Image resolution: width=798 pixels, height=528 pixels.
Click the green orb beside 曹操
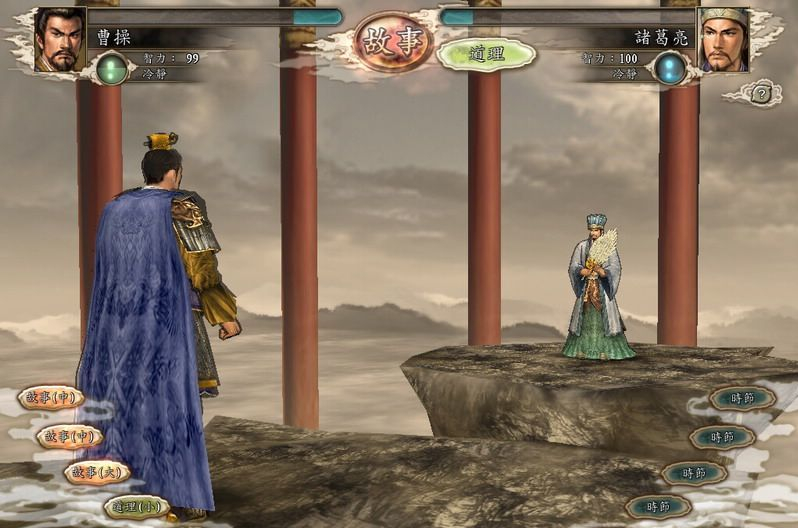click(112, 68)
